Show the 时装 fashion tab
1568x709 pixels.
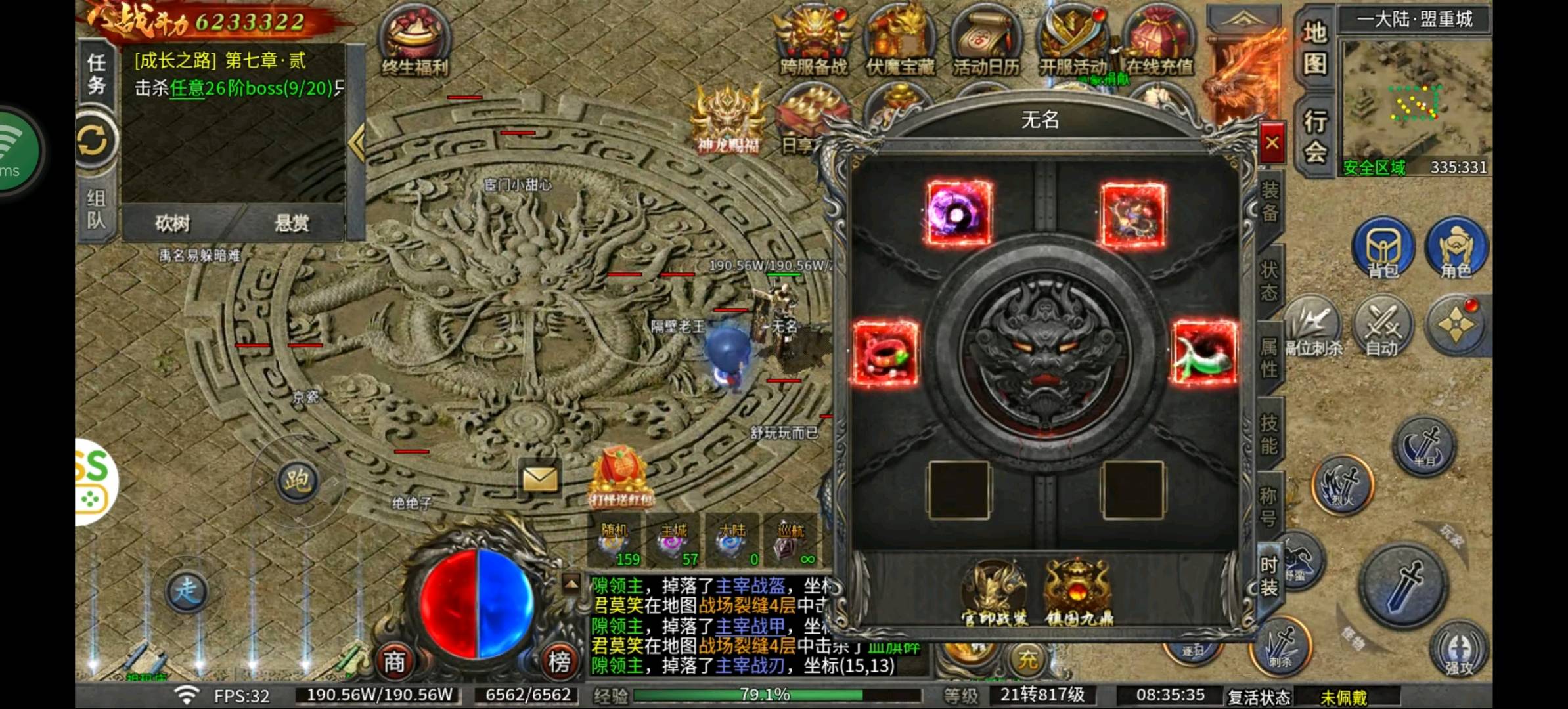click(1269, 576)
